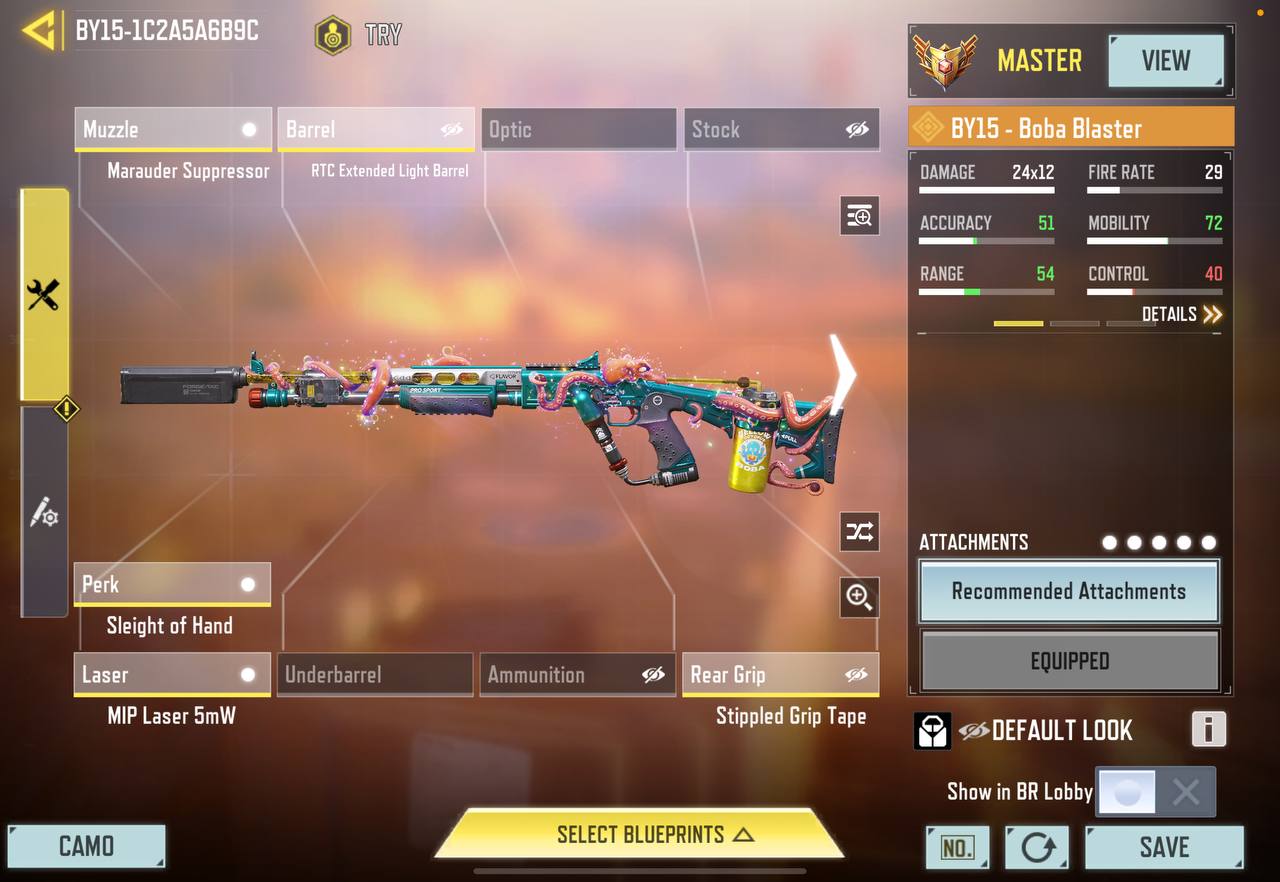This screenshot has height=882, width=1280.
Task: Try the weapon in firing range
Action: 358,35
